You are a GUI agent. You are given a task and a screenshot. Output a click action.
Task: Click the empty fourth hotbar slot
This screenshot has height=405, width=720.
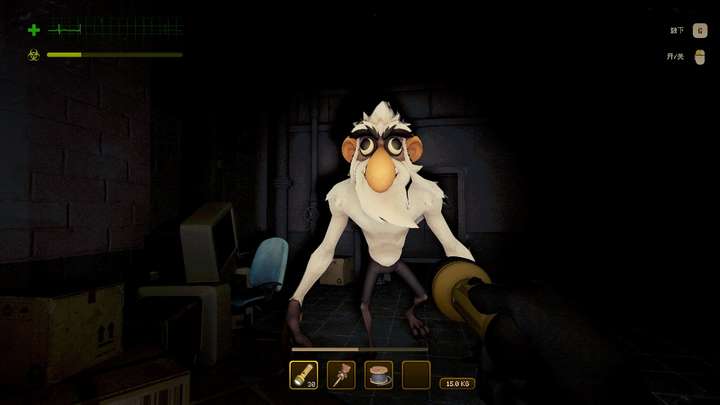click(416, 375)
